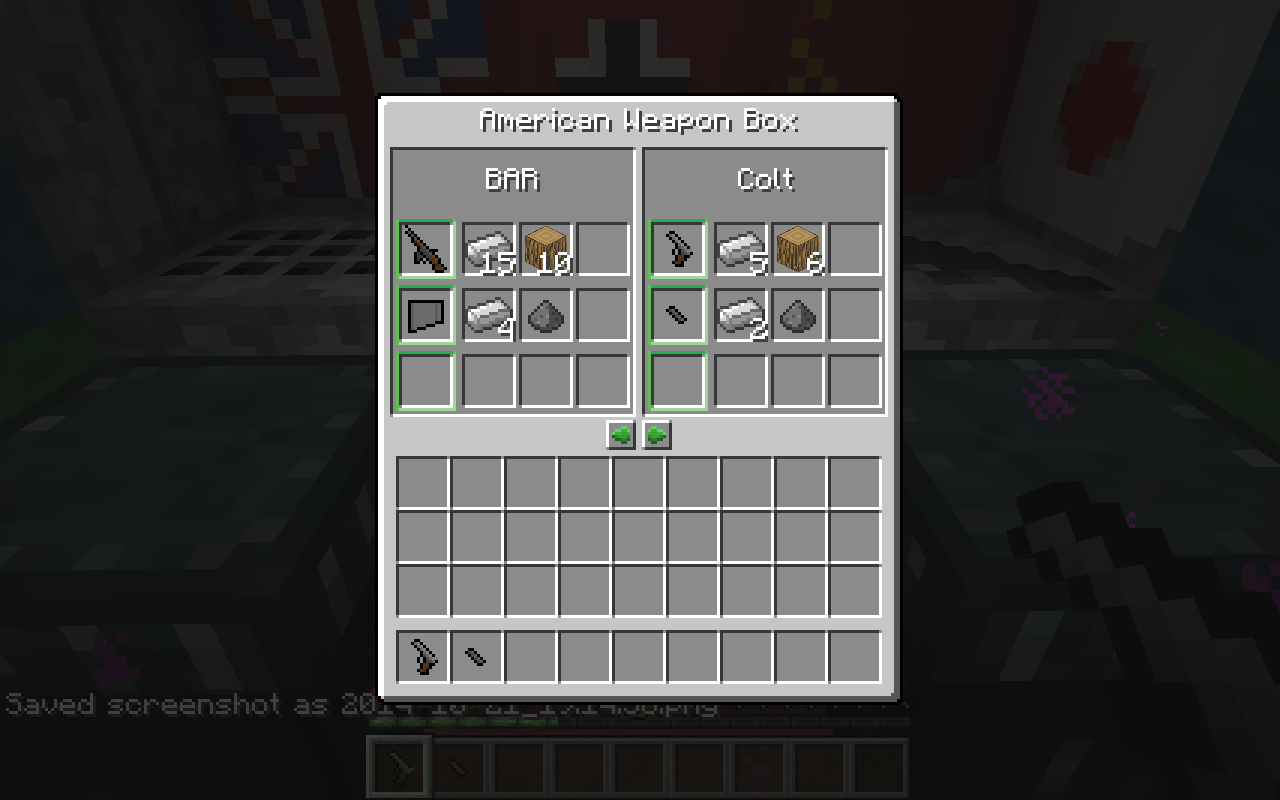Click the Colt pistol in the inventory hotbar row

(424, 656)
